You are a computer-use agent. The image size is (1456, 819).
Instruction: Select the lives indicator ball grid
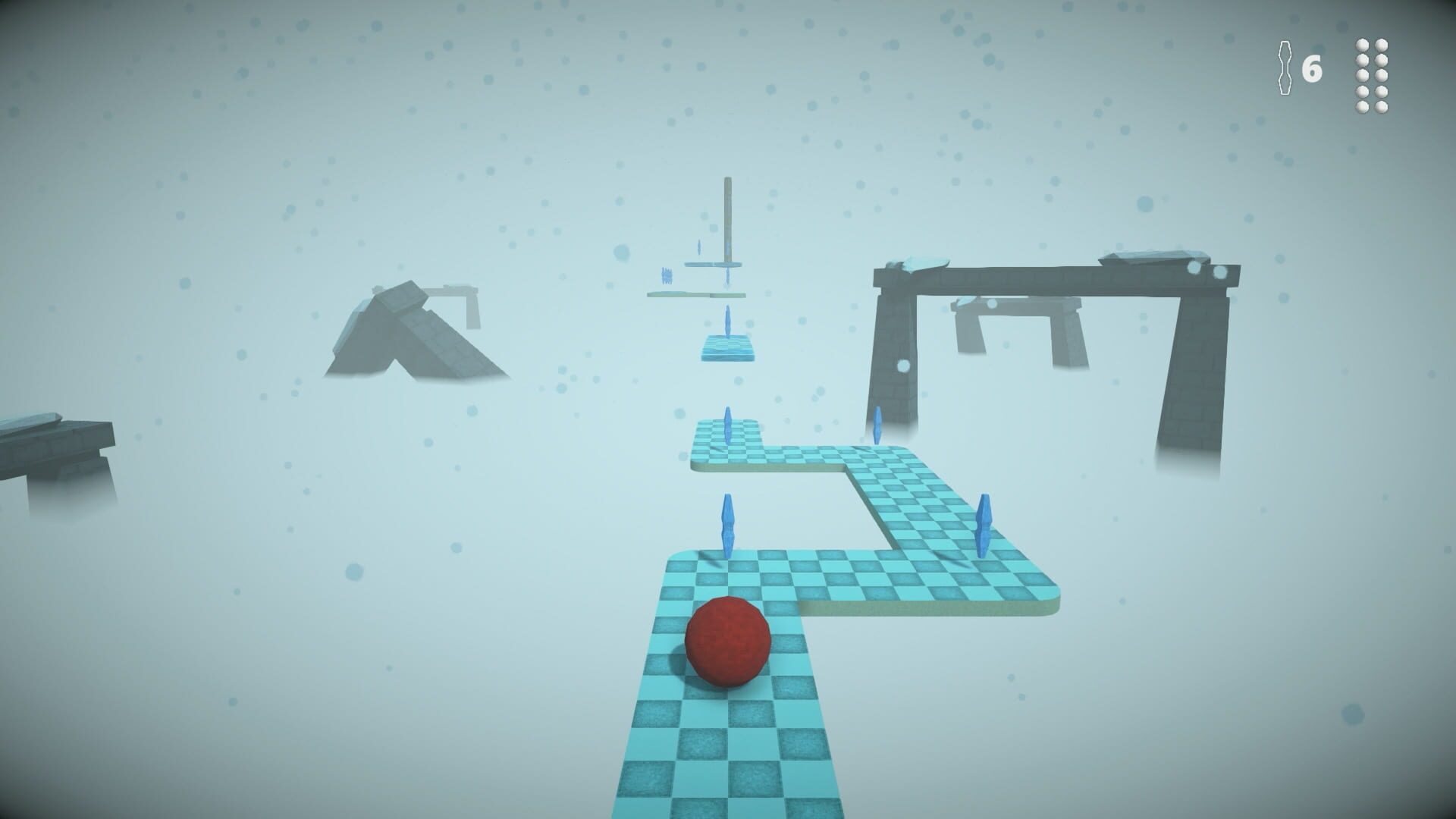coord(1373,76)
